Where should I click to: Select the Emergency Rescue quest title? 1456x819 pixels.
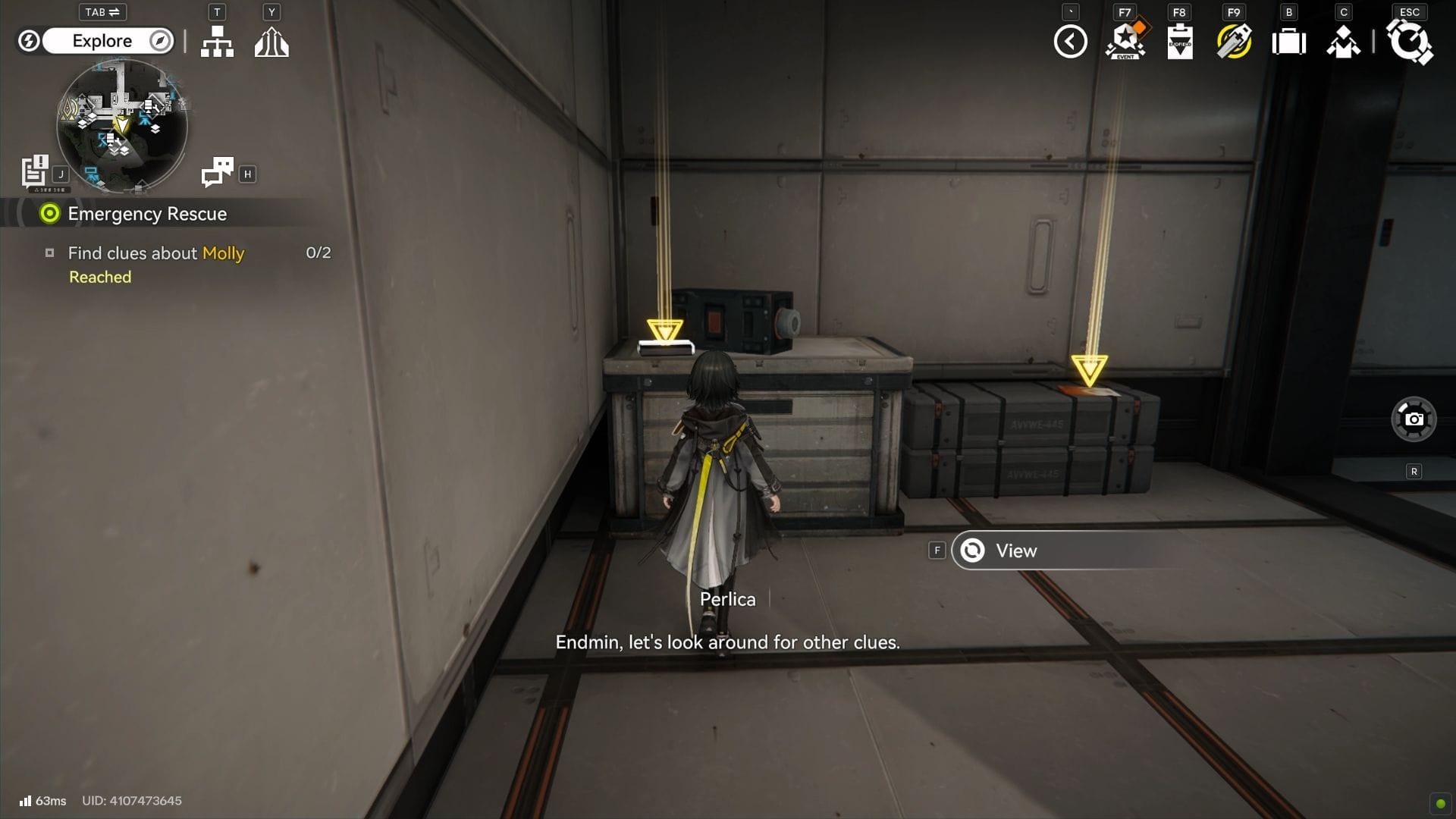point(146,214)
